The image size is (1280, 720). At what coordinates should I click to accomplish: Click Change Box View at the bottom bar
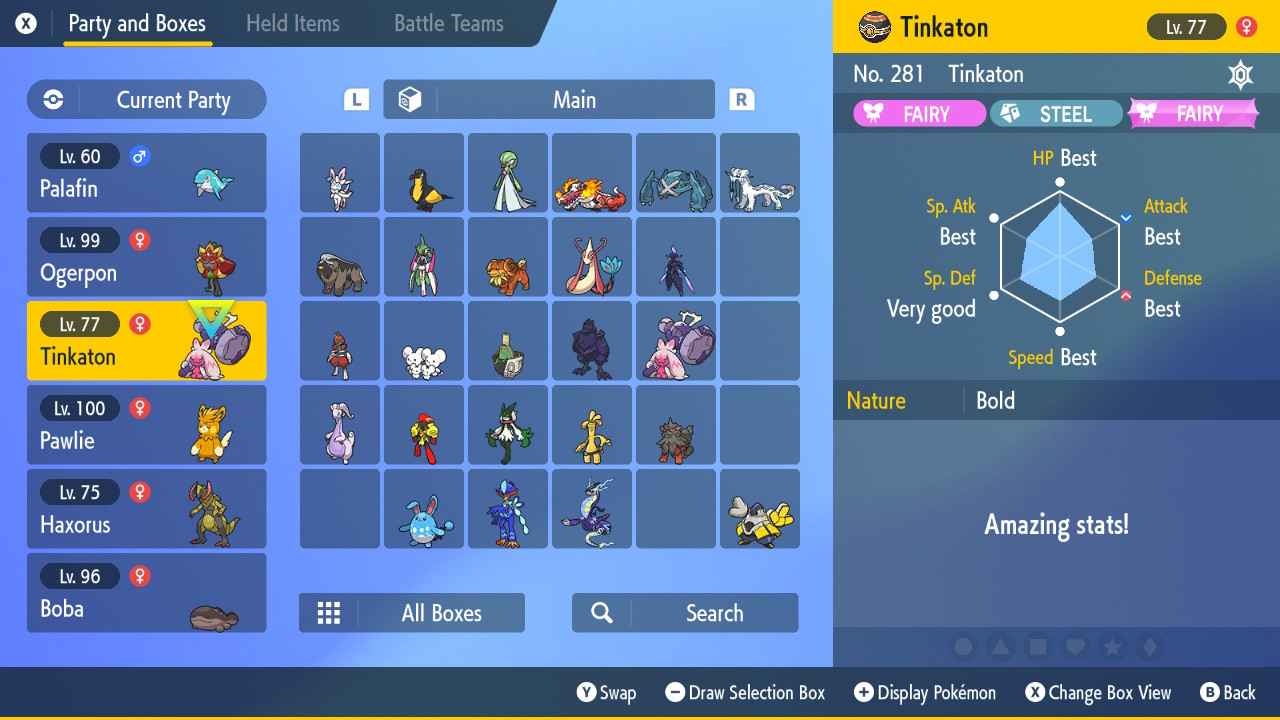1099,692
